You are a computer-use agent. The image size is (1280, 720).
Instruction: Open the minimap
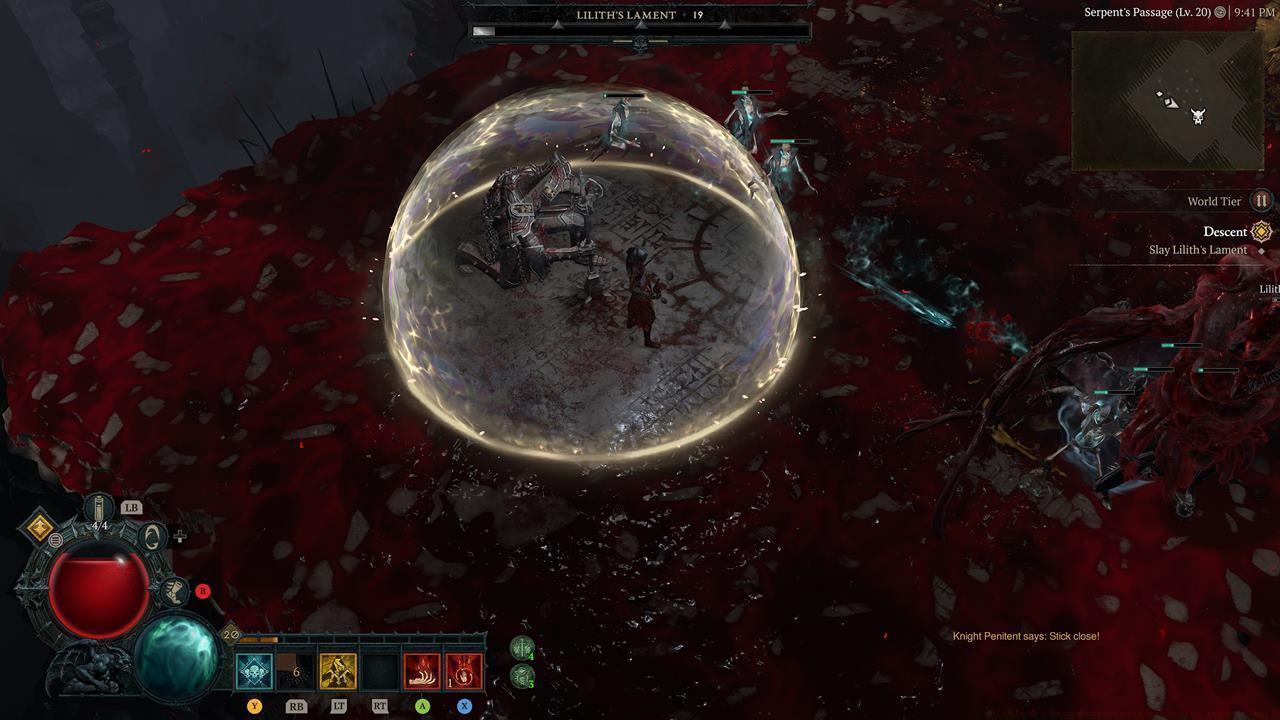1168,100
